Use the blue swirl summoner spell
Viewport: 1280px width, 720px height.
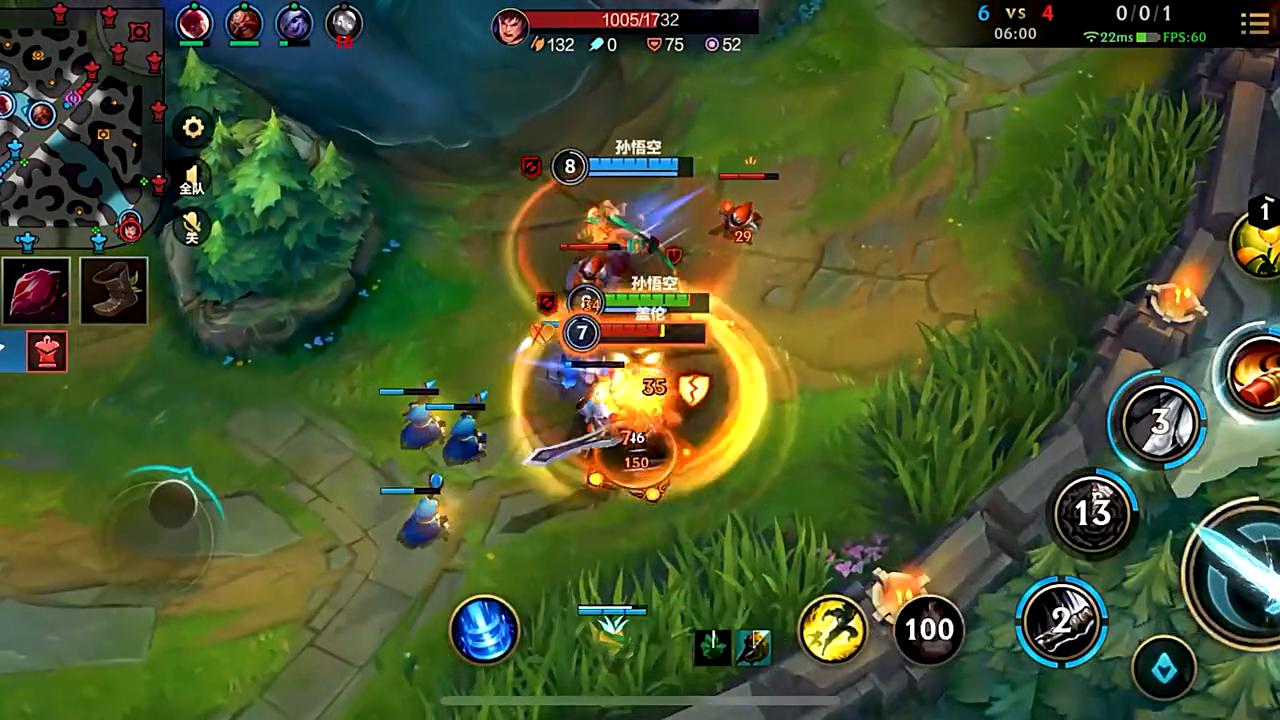point(485,629)
